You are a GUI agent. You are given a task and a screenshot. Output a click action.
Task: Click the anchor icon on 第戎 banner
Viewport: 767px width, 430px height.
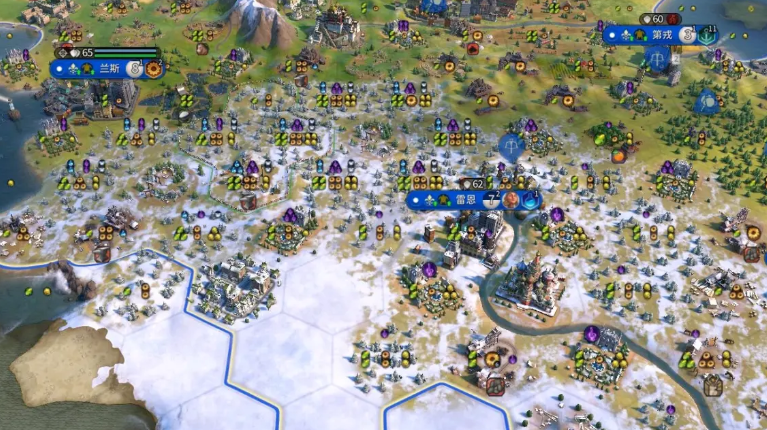point(708,34)
